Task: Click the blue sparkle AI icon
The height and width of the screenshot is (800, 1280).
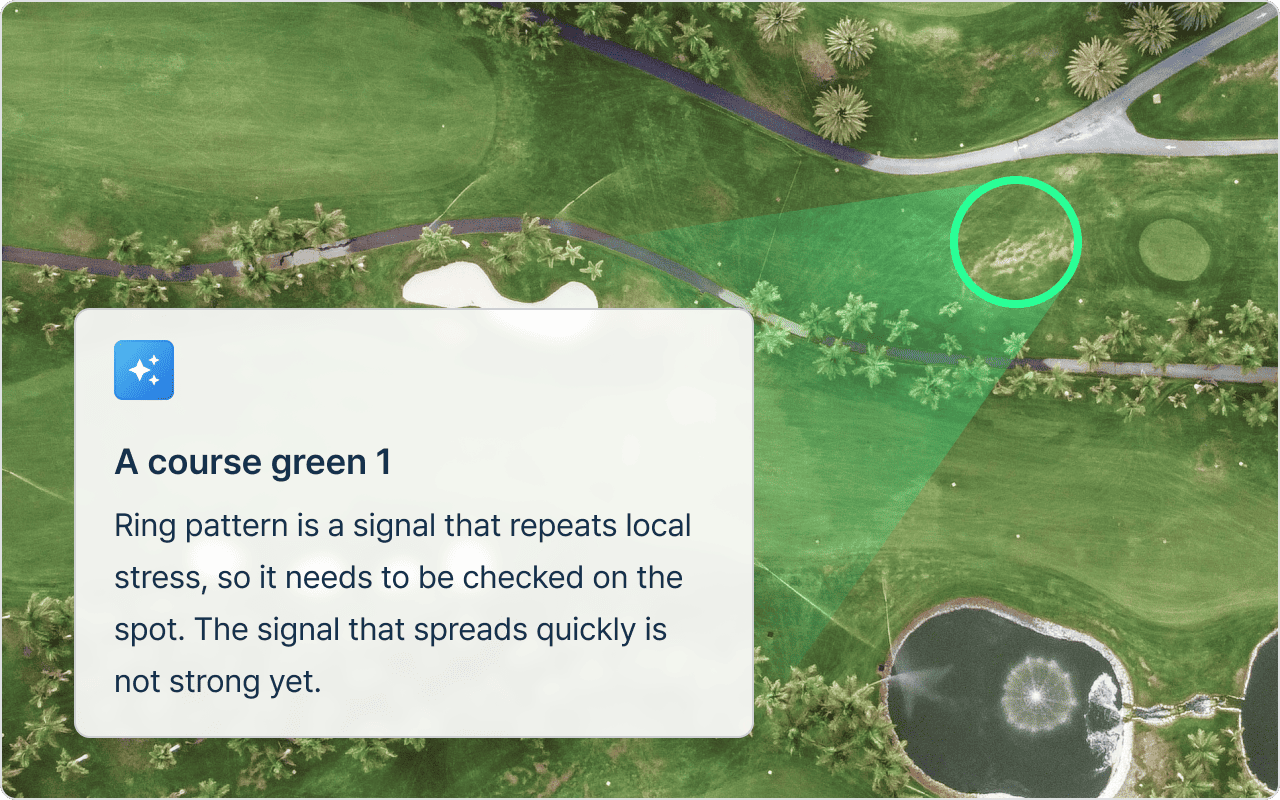Action: [144, 370]
